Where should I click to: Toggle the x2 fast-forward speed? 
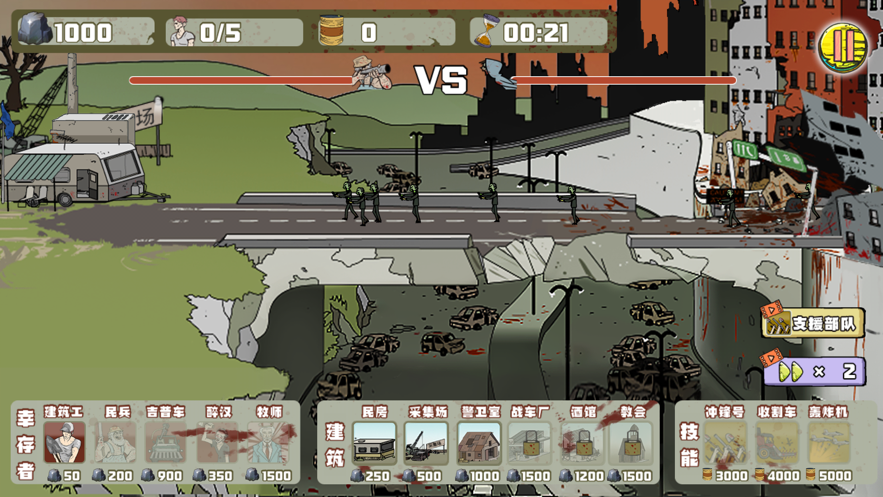click(813, 371)
